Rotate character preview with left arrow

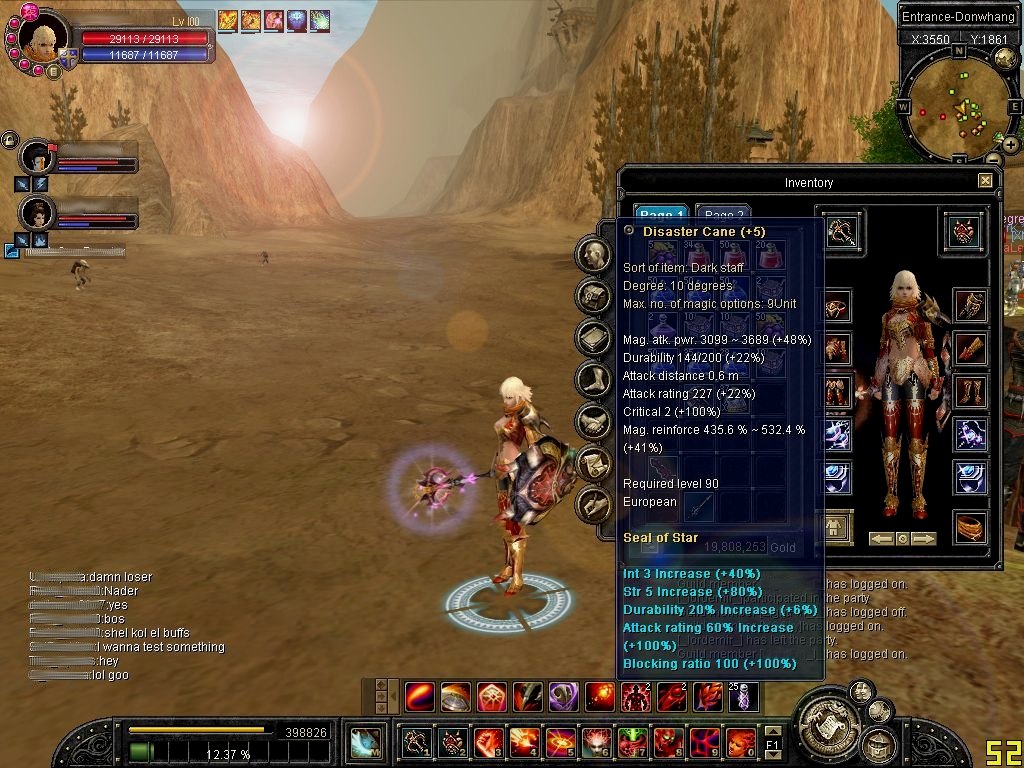click(880, 539)
